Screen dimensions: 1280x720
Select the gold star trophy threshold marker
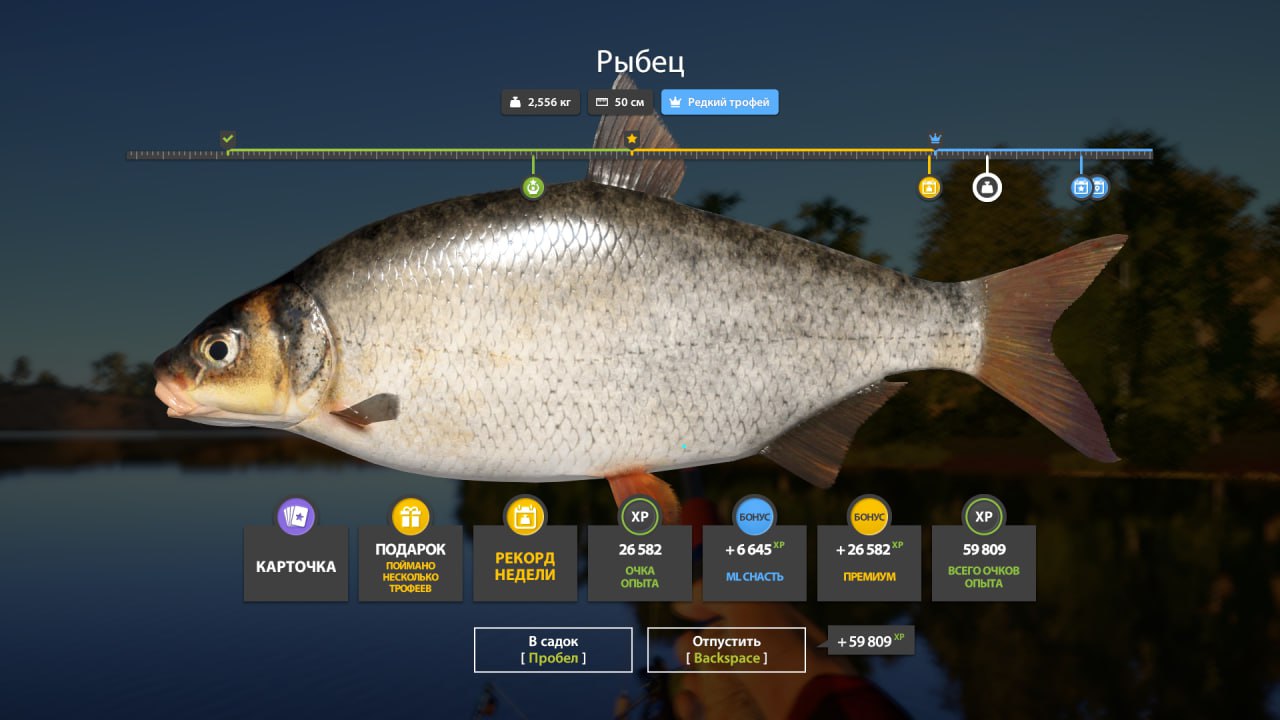[632, 139]
